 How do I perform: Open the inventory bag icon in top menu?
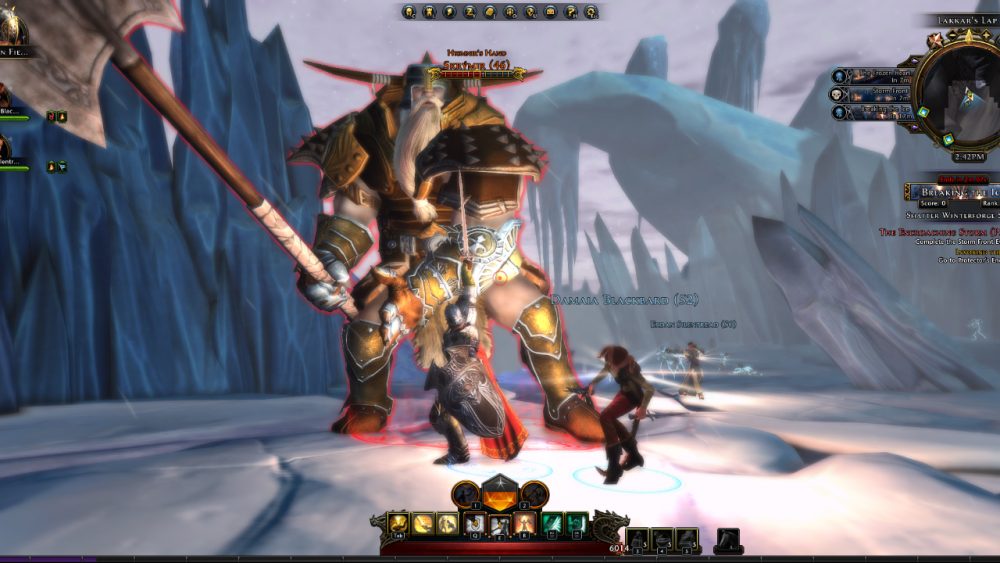pos(490,12)
